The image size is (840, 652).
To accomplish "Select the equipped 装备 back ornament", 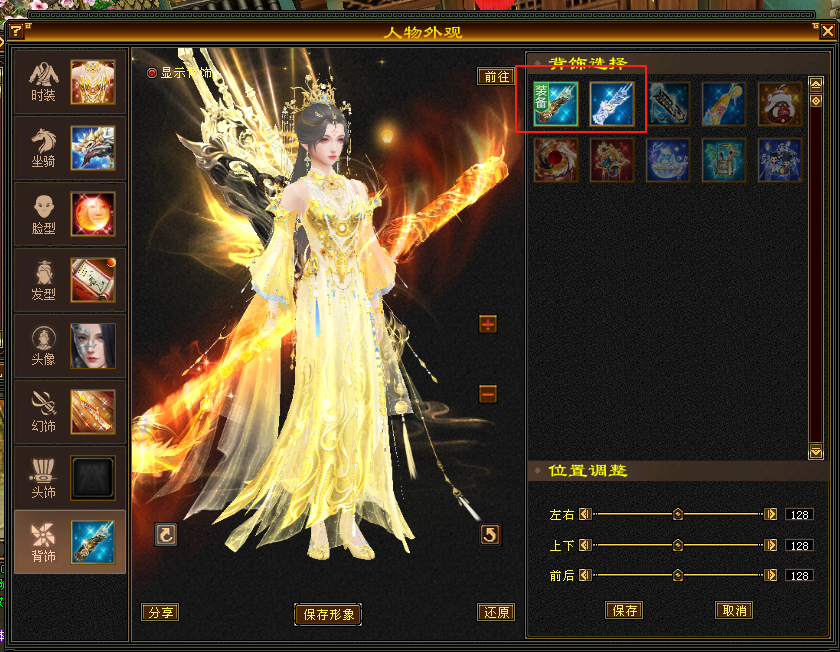I will (x=555, y=103).
